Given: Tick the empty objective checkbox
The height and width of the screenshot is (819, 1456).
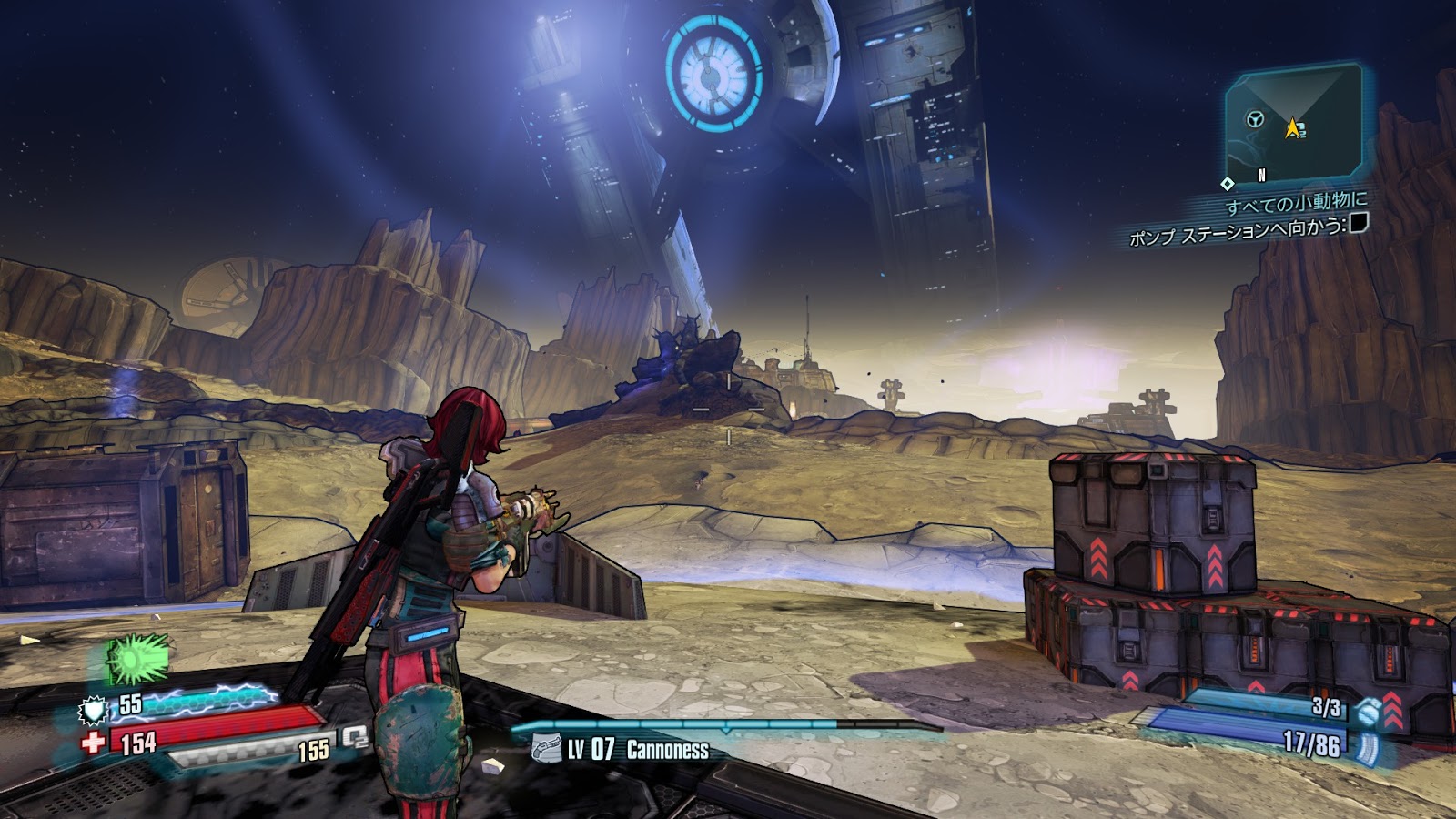Looking at the screenshot, I should click(1359, 222).
